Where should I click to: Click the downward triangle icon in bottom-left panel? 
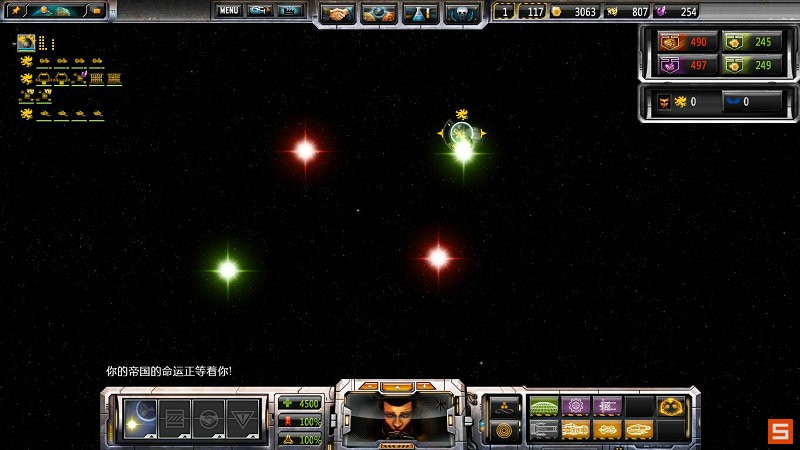[241, 418]
